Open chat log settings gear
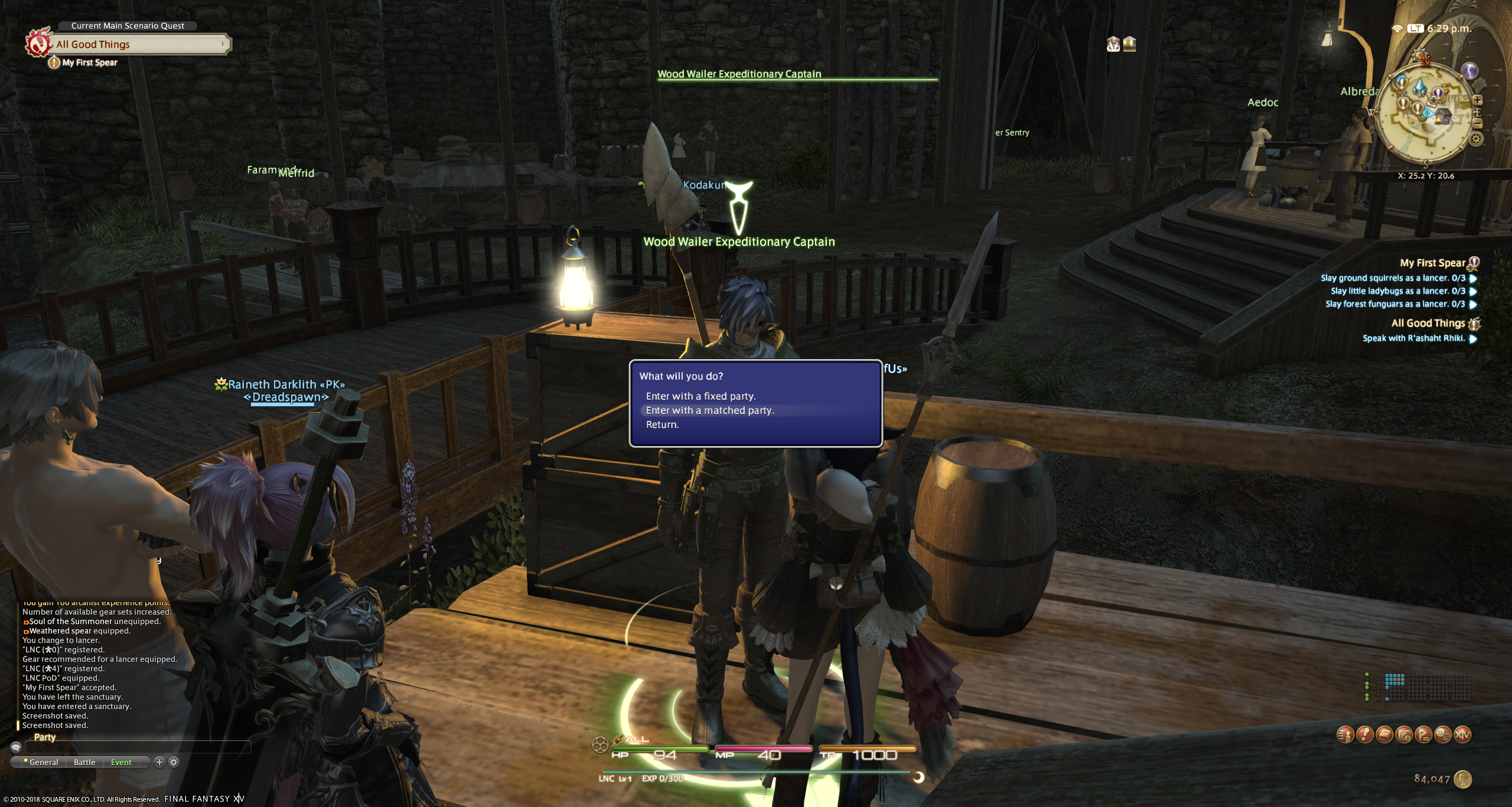This screenshot has height=807, width=1512. point(174,762)
